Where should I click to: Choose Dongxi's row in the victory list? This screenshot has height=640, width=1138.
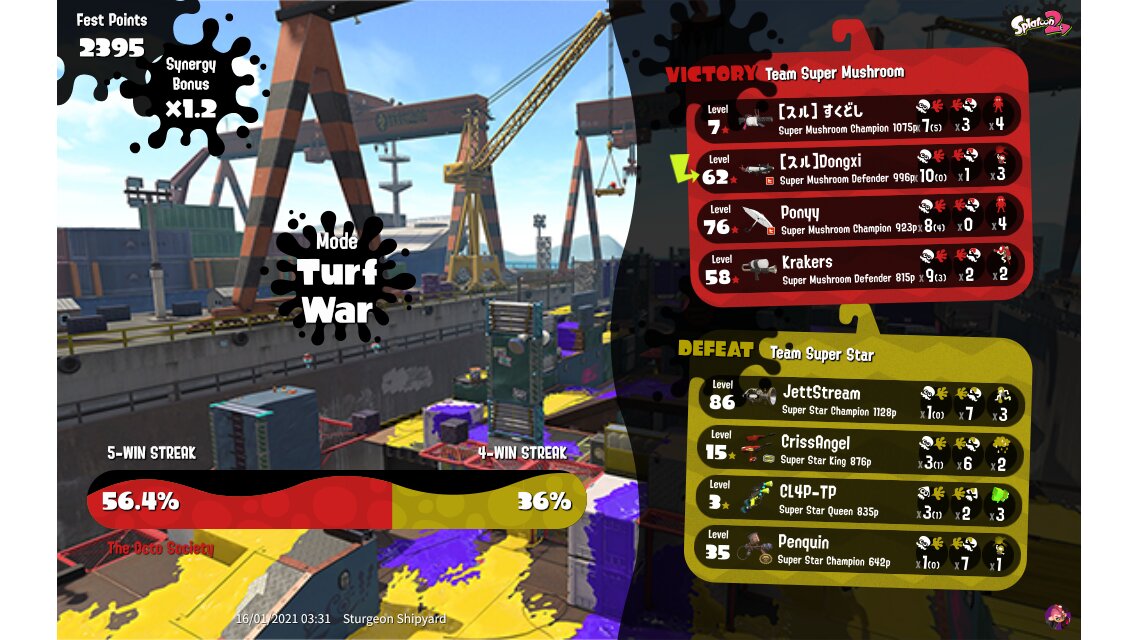(x=860, y=167)
